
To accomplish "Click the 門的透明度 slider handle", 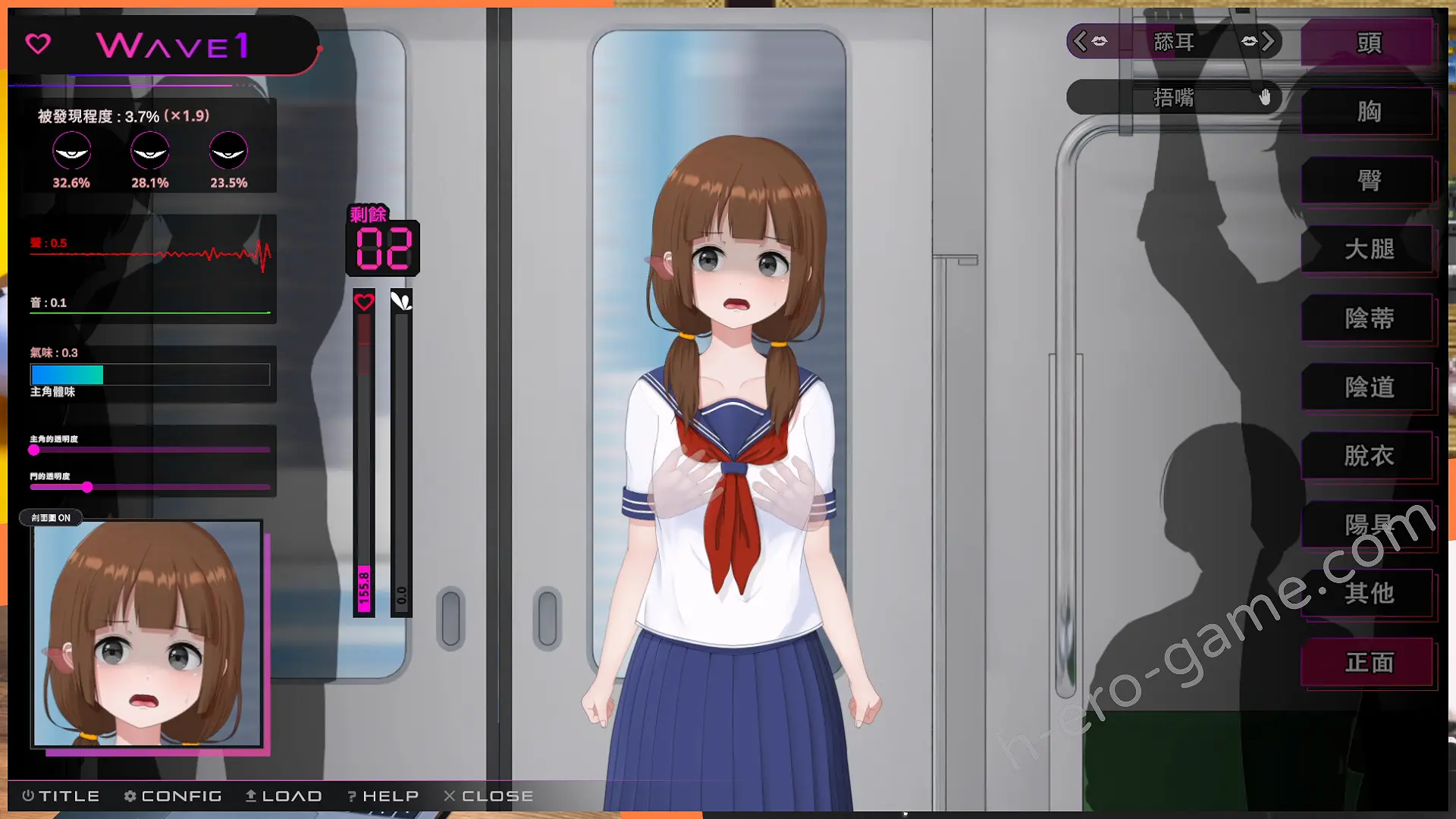I will [87, 487].
